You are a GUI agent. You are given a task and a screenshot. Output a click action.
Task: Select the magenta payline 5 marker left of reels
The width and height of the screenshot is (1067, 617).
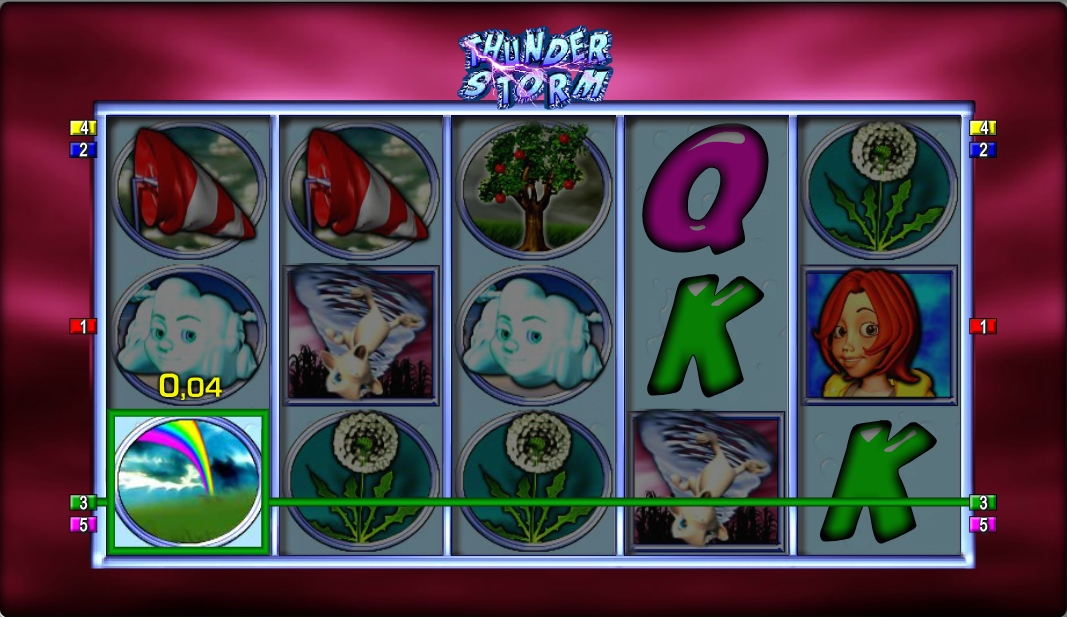83,525
